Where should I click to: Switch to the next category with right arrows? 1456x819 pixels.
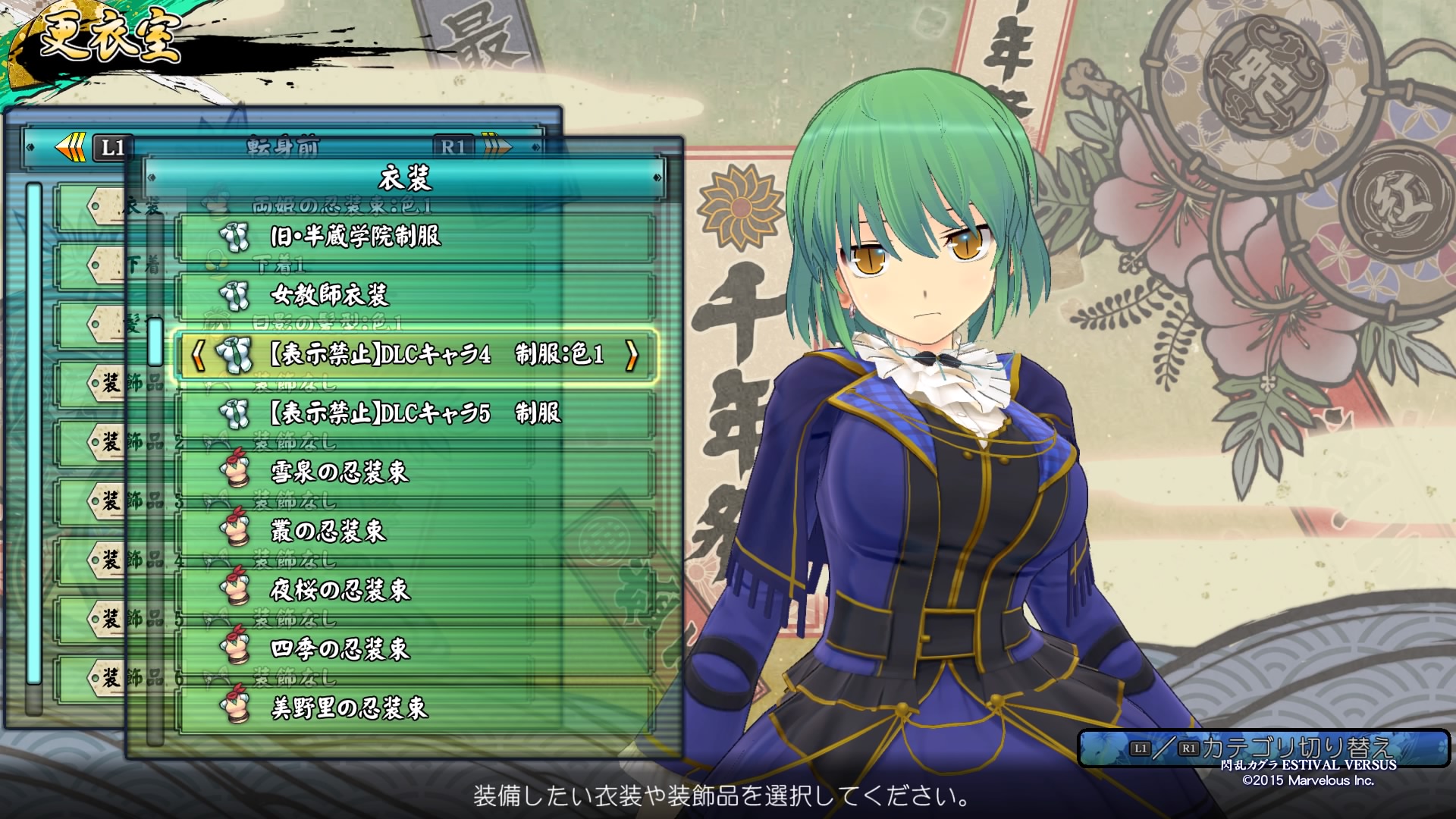point(497,146)
